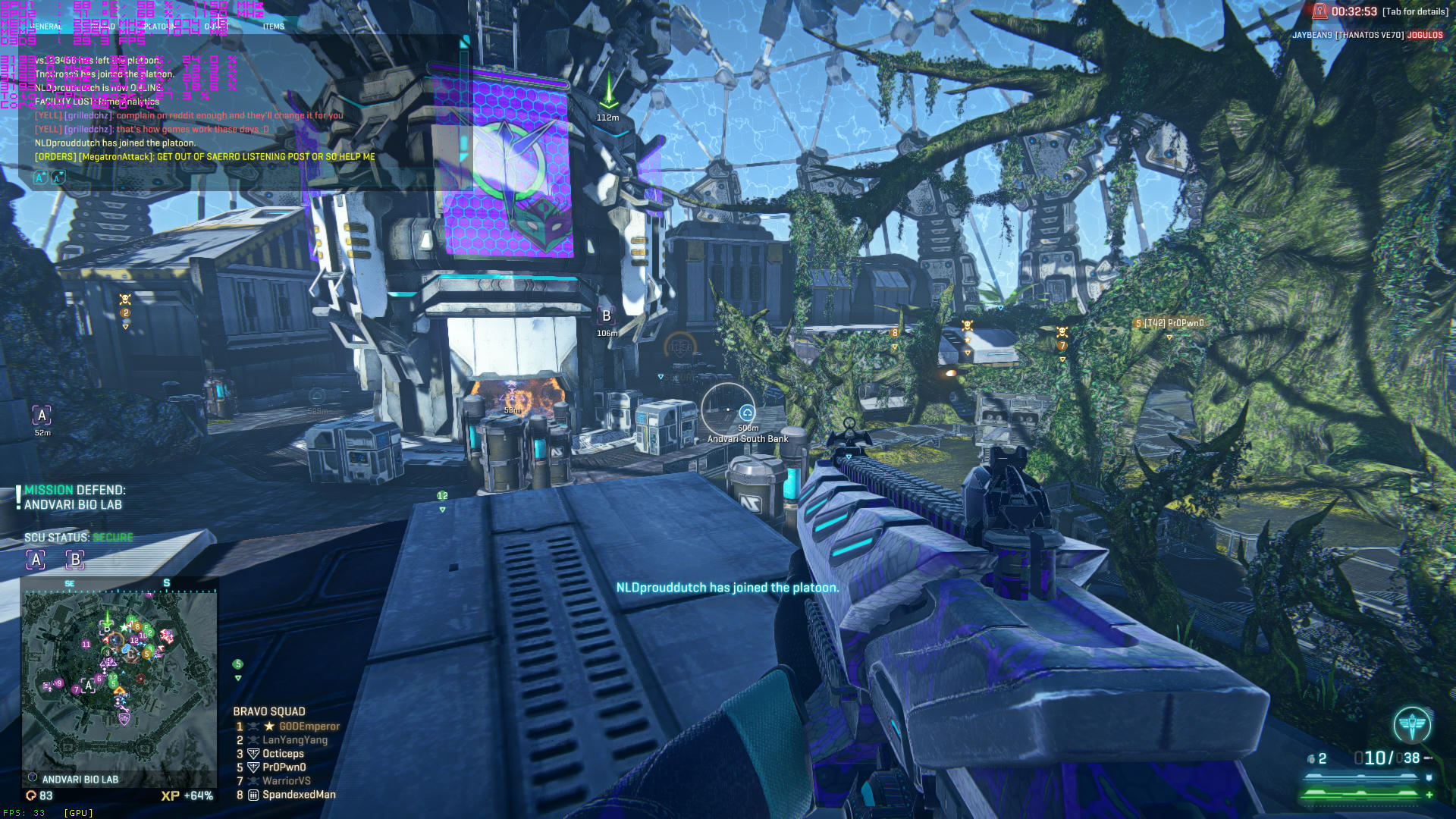1456x819 pixels.
Task: Select GODEmperor's squad leader star icon
Action: (x=268, y=726)
